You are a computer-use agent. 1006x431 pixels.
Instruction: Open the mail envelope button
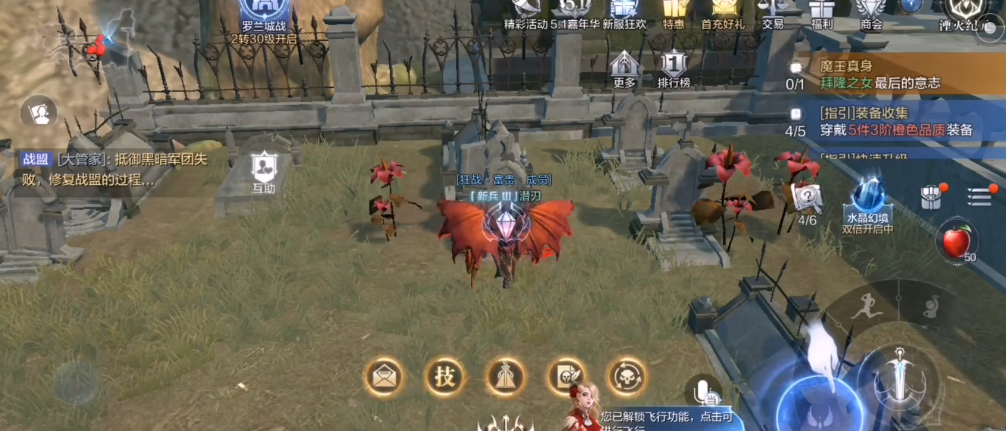[384, 376]
